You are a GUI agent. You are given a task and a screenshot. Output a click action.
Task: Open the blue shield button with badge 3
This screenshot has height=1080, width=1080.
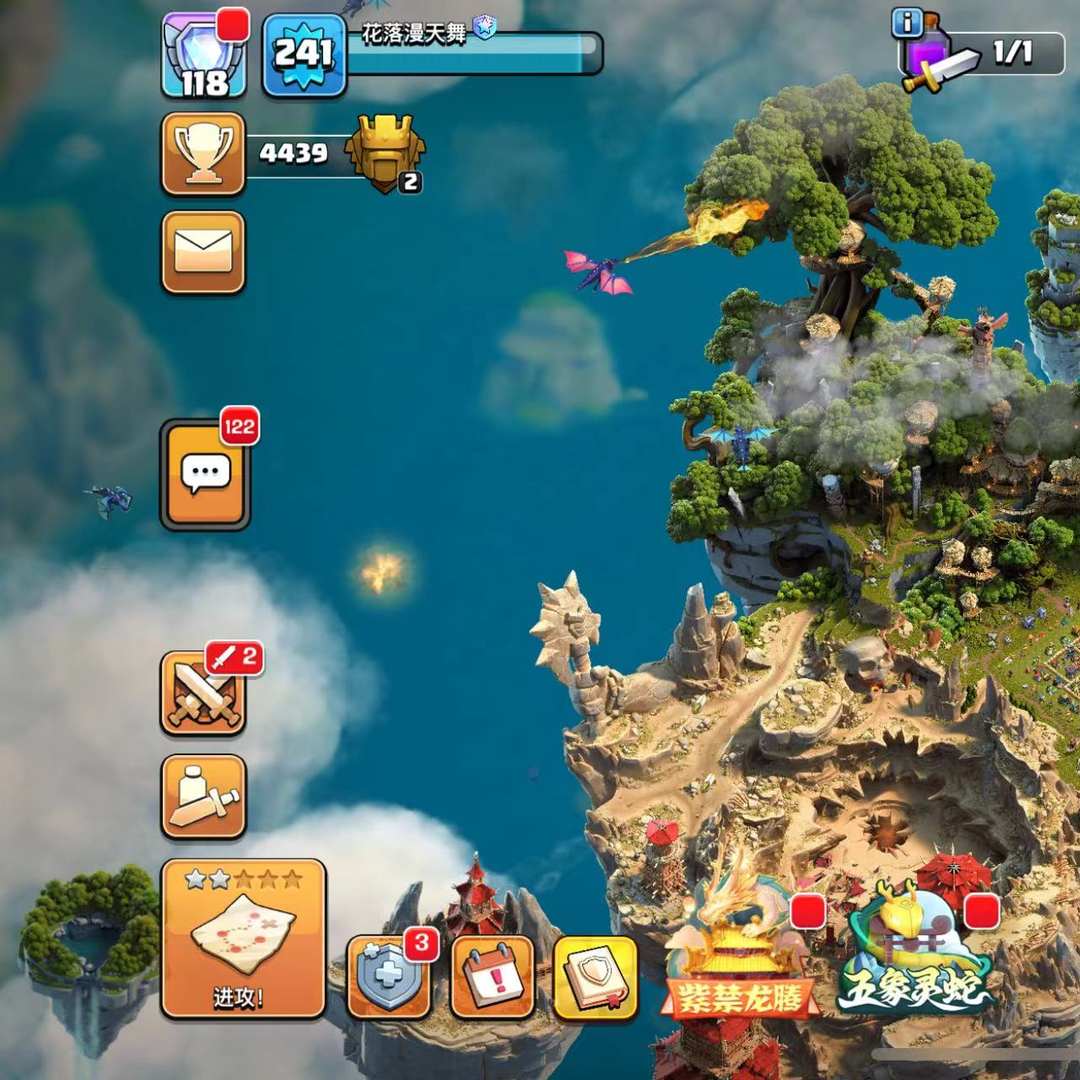click(389, 976)
